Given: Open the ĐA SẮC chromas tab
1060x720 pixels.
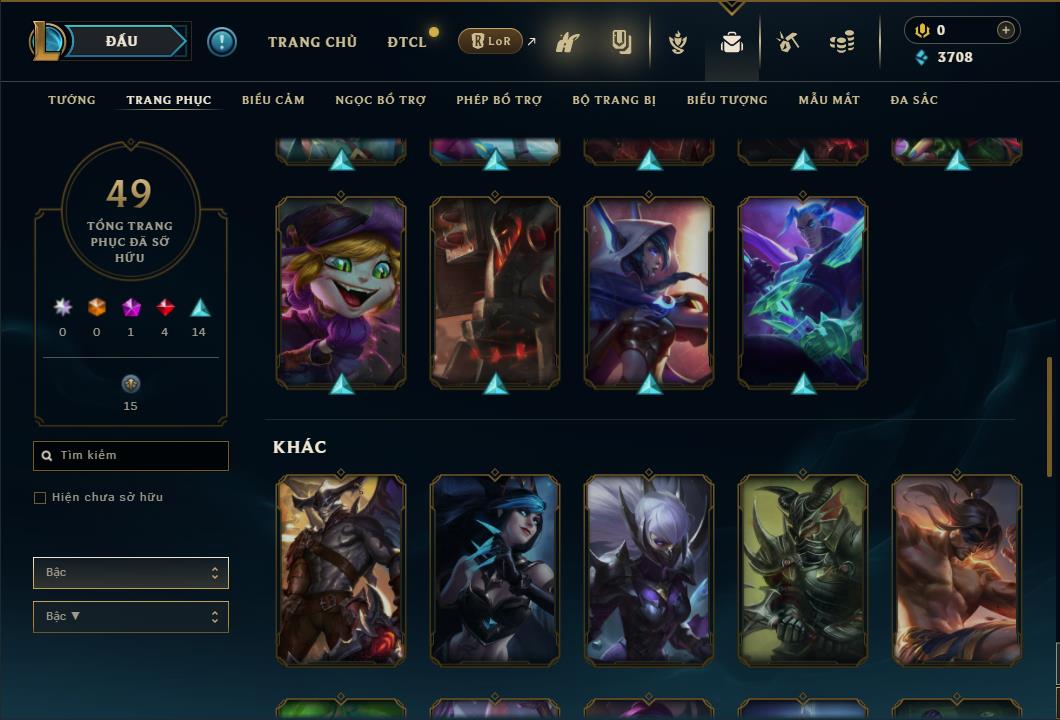Looking at the screenshot, I should click(x=914, y=100).
